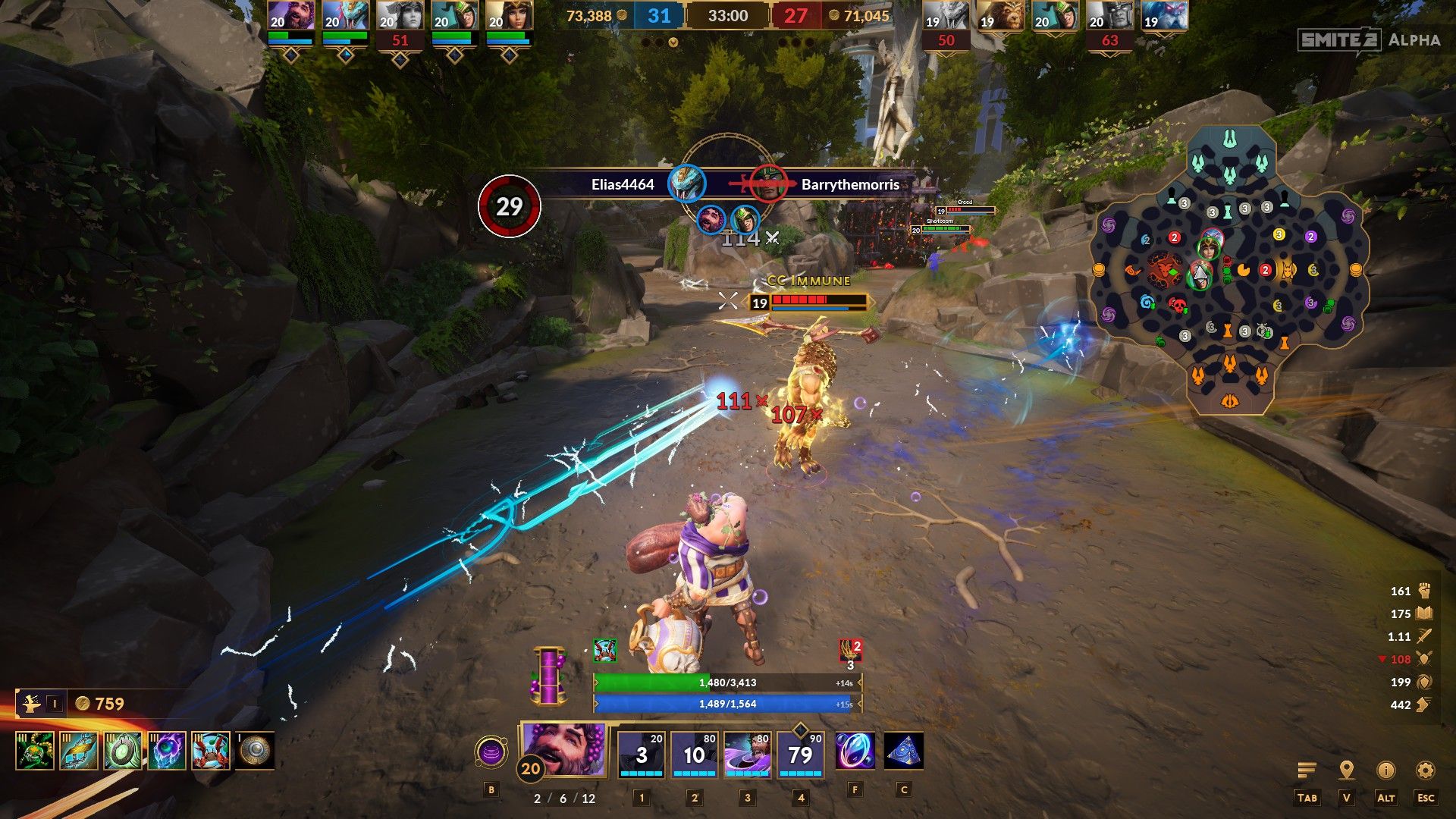Select the green amulet item slot
1456x819 pixels.
pos(123,751)
